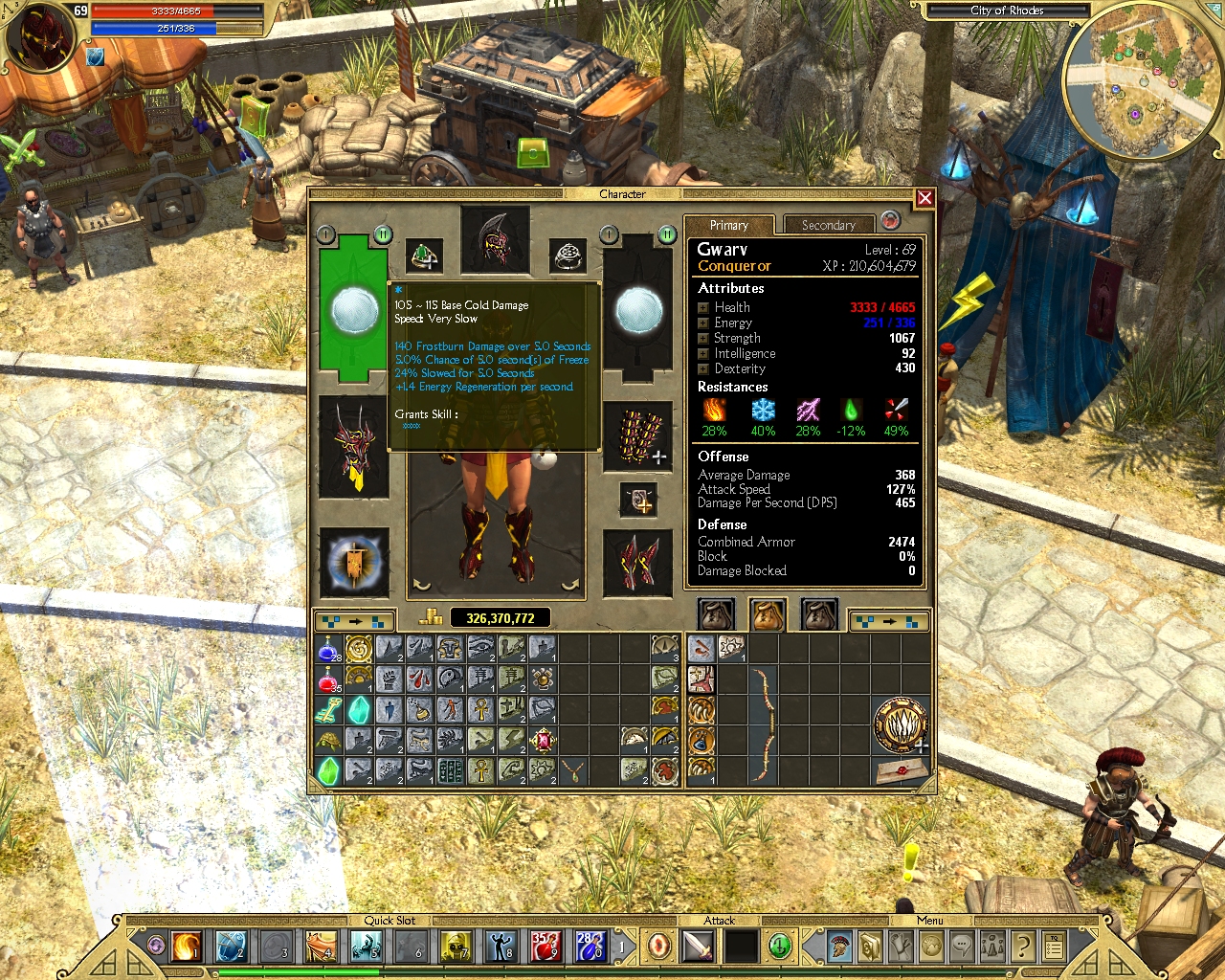Image resolution: width=1225 pixels, height=980 pixels.
Task: Open the chat speech bubble icon
Action: point(961,946)
